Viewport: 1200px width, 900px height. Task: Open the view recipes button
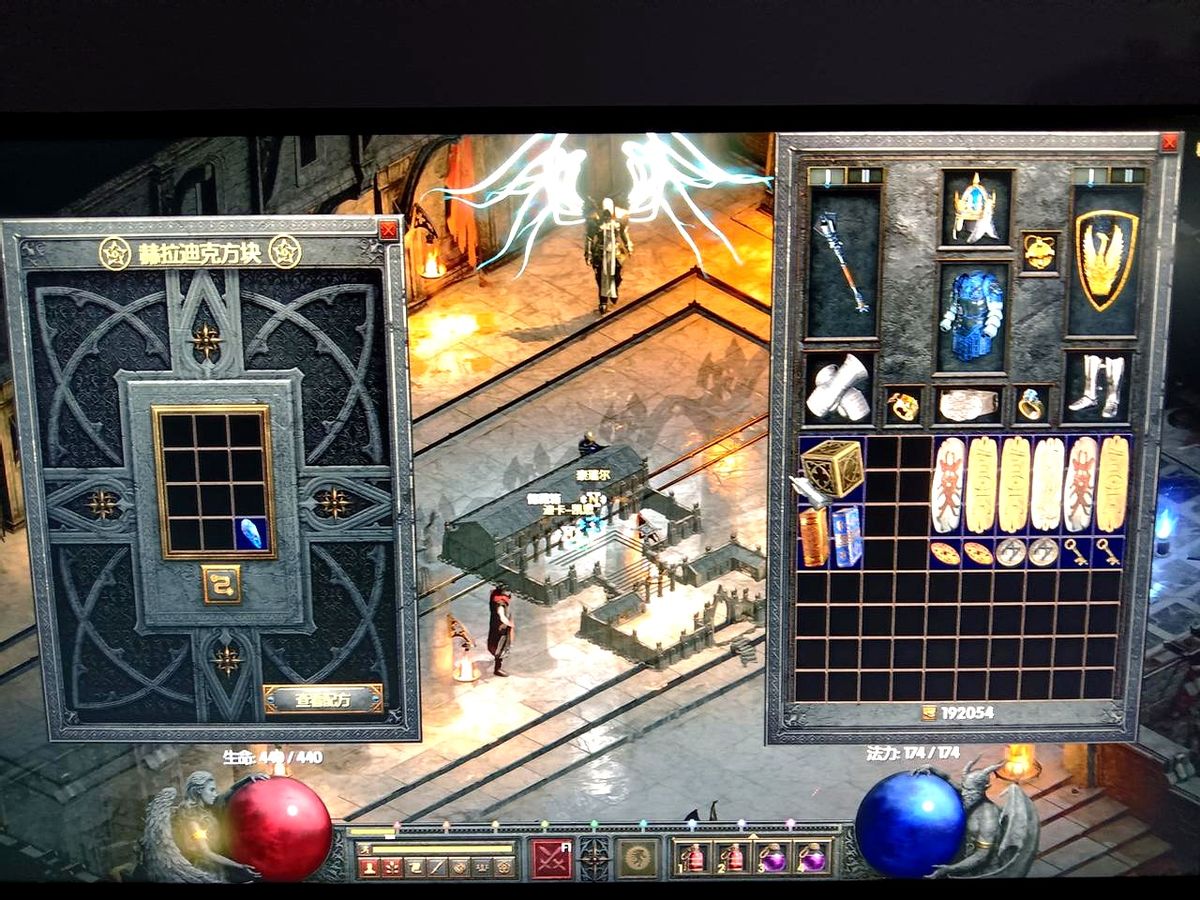pyautogui.click(x=323, y=699)
